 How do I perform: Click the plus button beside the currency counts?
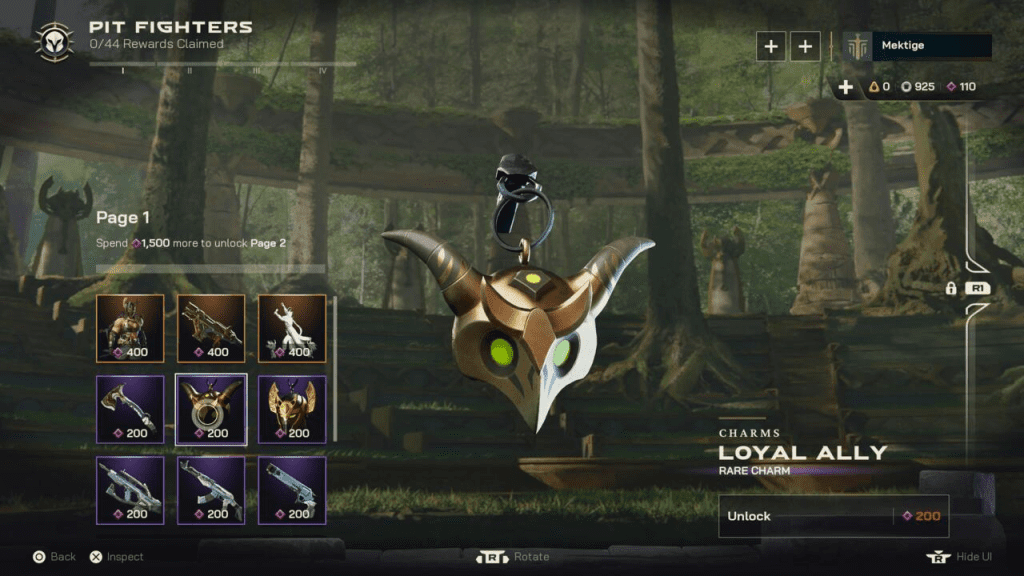click(846, 87)
